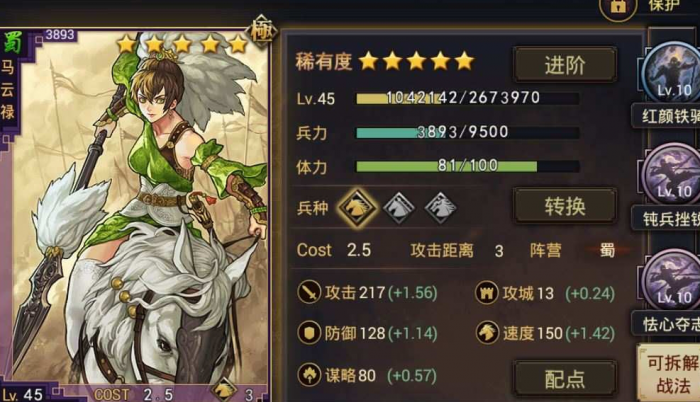Toggle the 保护 lock protection icon

[617, 6]
